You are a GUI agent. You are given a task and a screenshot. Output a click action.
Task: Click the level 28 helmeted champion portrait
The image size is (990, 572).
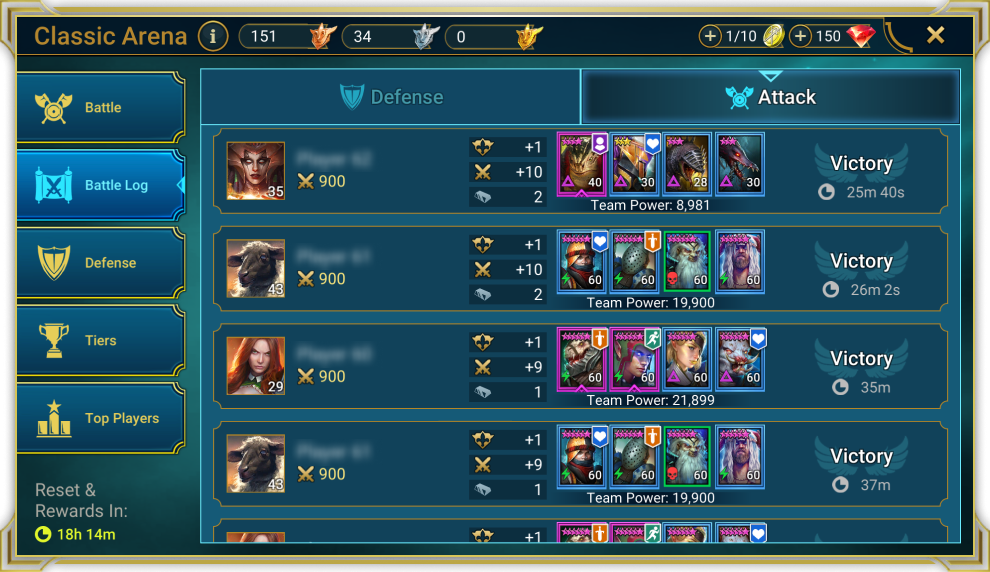click(687, 165)
